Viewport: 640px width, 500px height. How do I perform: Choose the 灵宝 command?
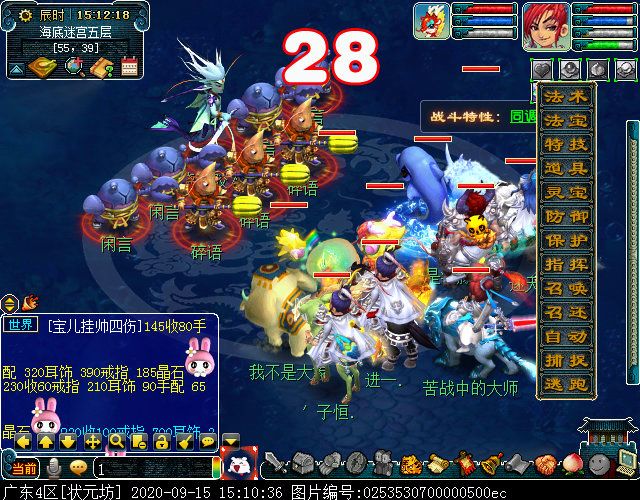566,192
